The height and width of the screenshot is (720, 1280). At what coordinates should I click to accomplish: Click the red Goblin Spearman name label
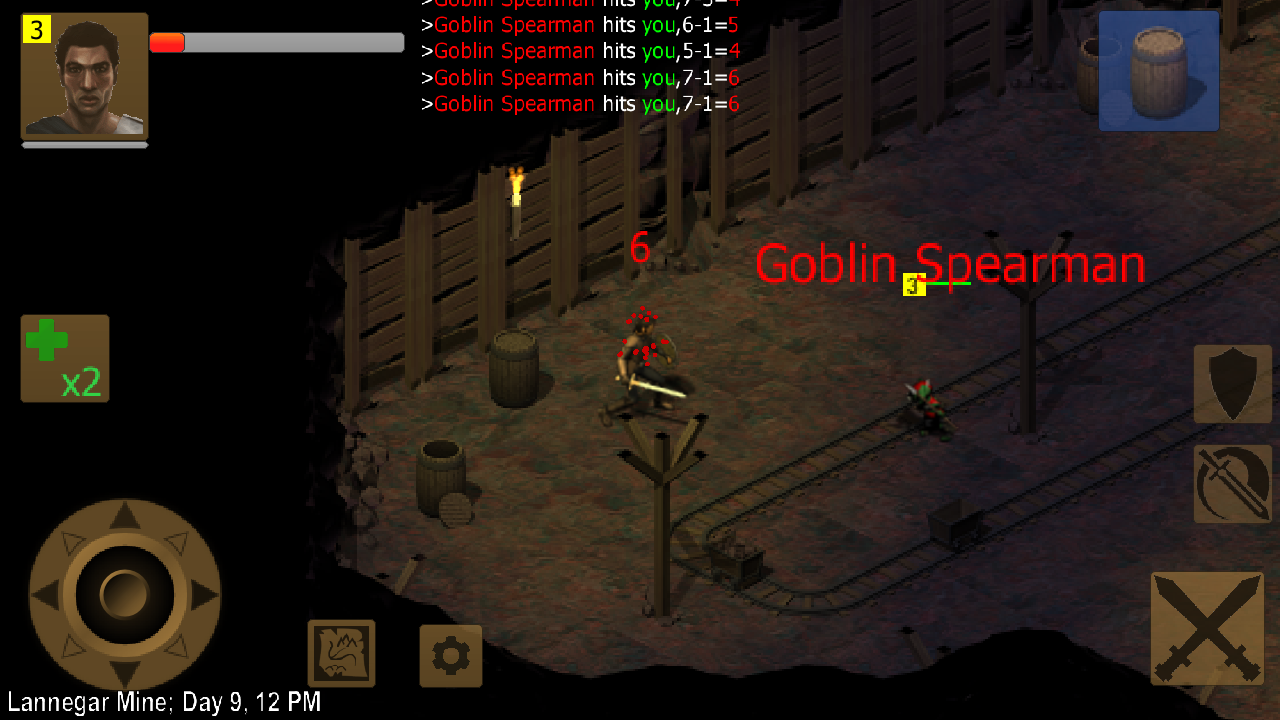[x=950, y=263]
